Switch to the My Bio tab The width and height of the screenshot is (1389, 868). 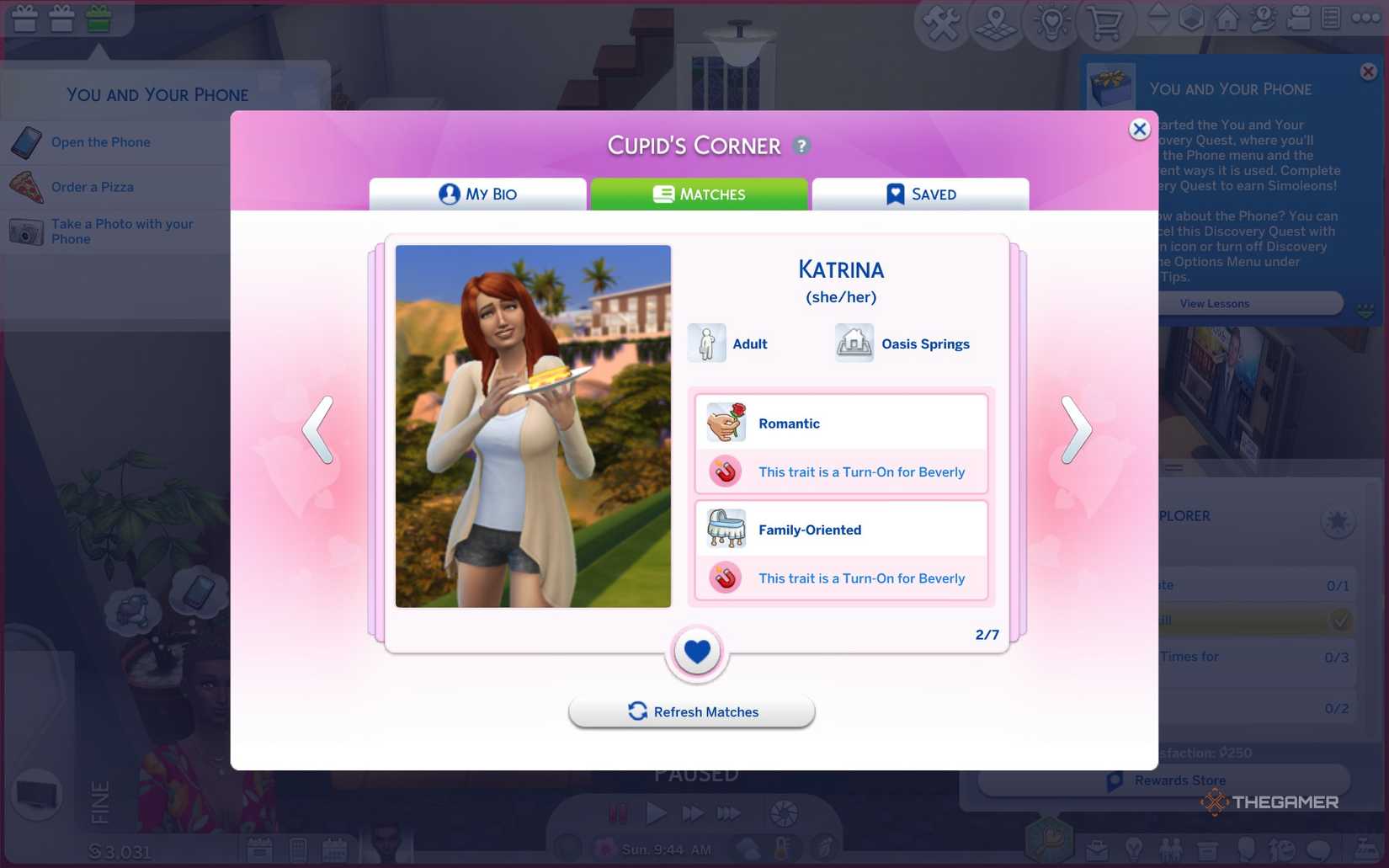click(477, 194)
